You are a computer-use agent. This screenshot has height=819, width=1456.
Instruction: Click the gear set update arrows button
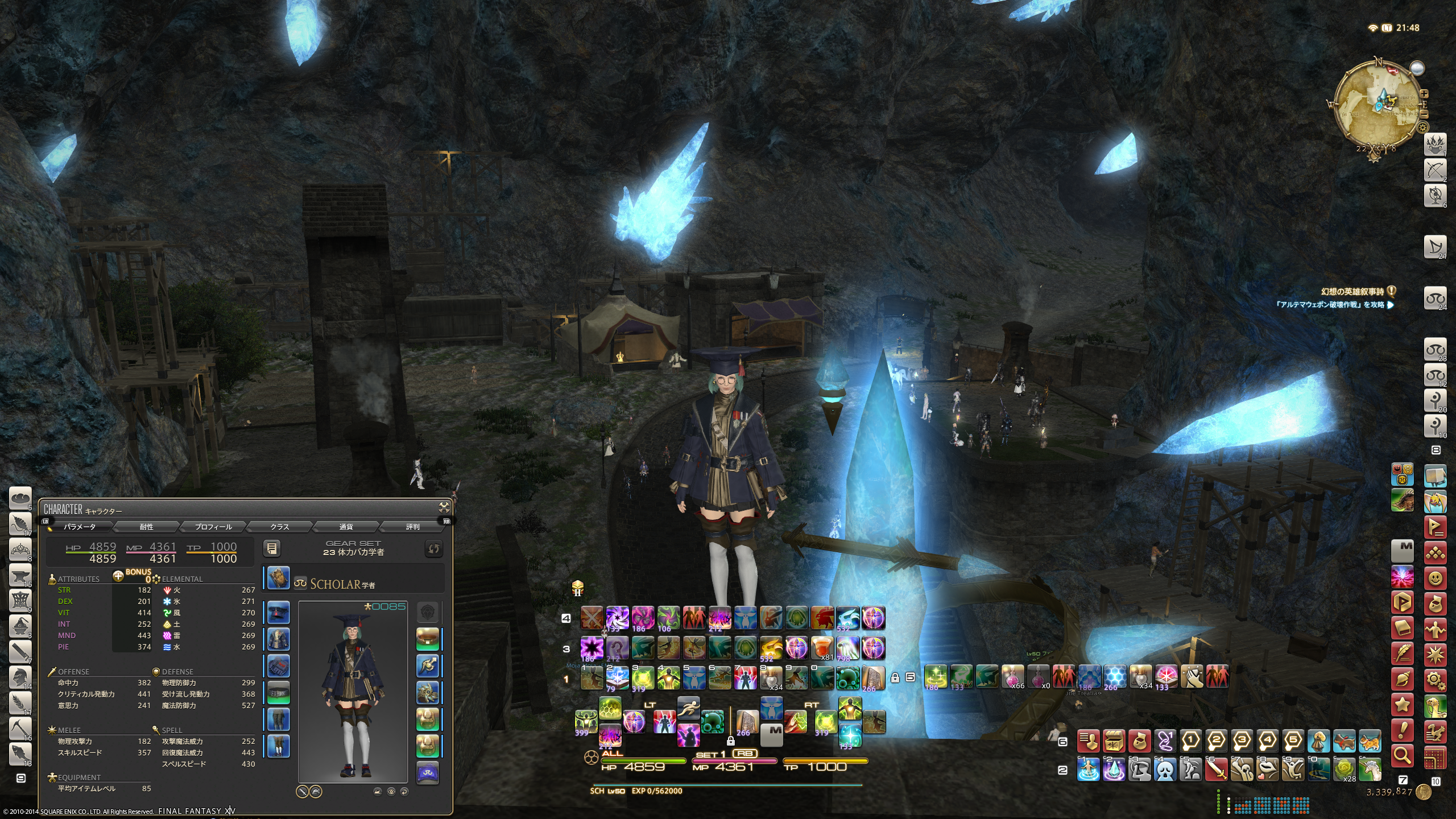tap(434, 549)
